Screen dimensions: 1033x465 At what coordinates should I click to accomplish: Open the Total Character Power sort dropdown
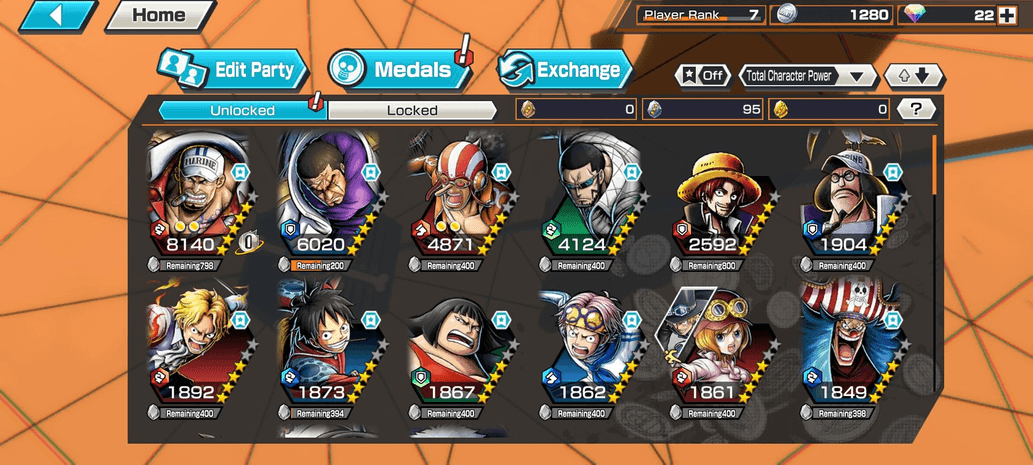coord(808,76)
